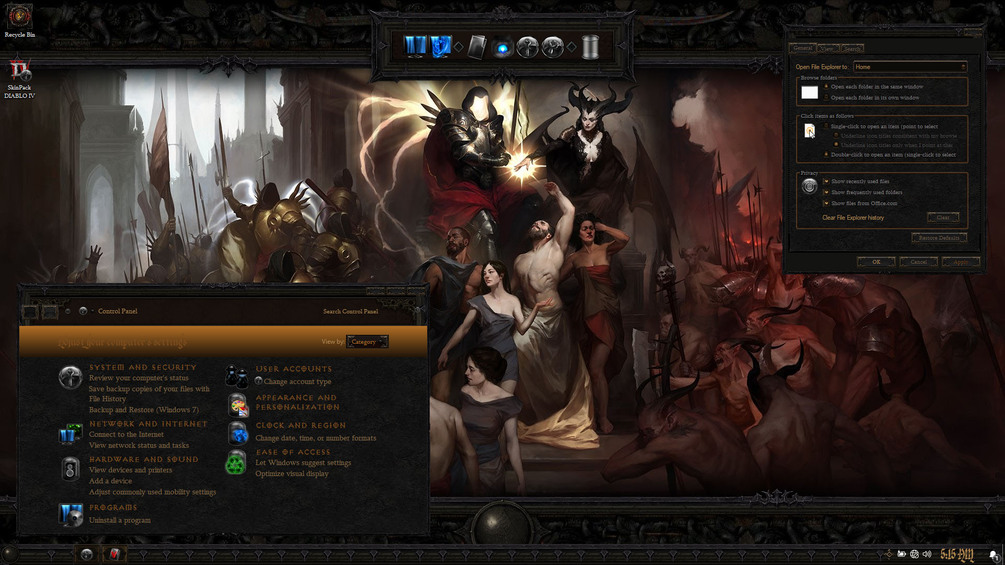Choose Clock and Region category
Image resolution: width=1005 pixels, height=565 pixels.
[x=300, y=425]
